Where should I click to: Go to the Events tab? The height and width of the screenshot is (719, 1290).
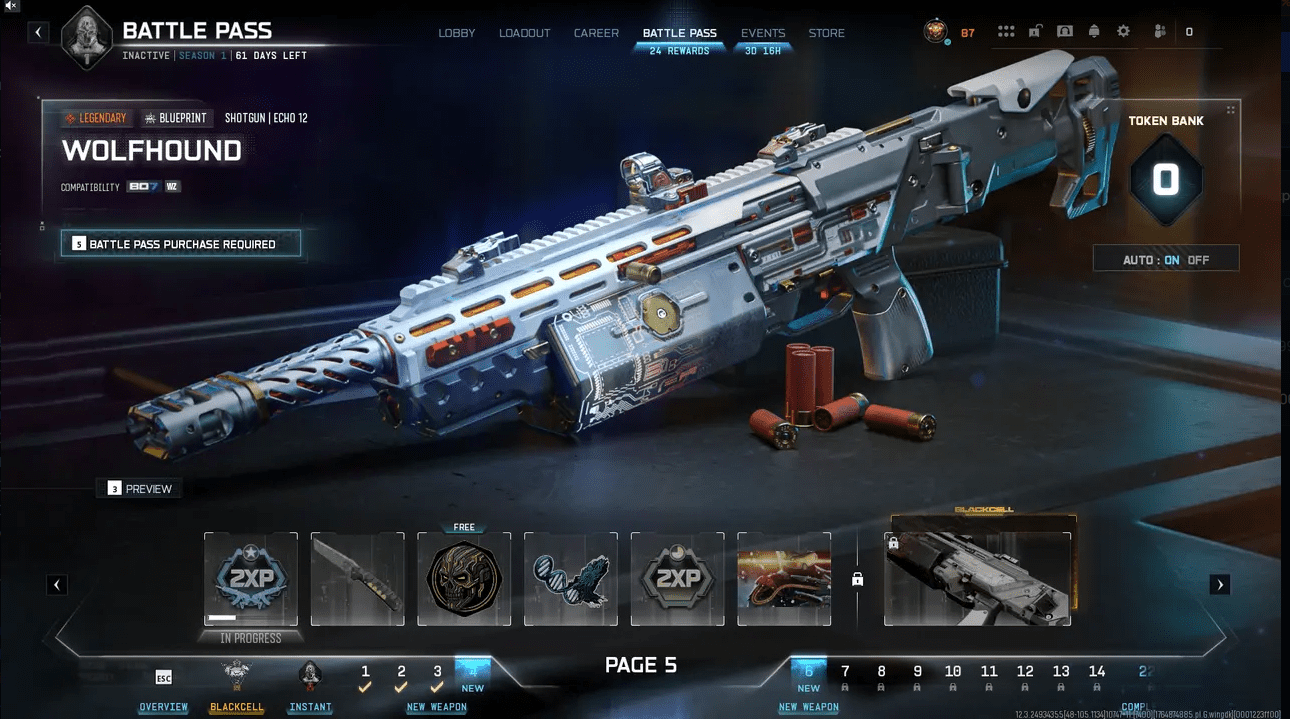coord(763,33)
